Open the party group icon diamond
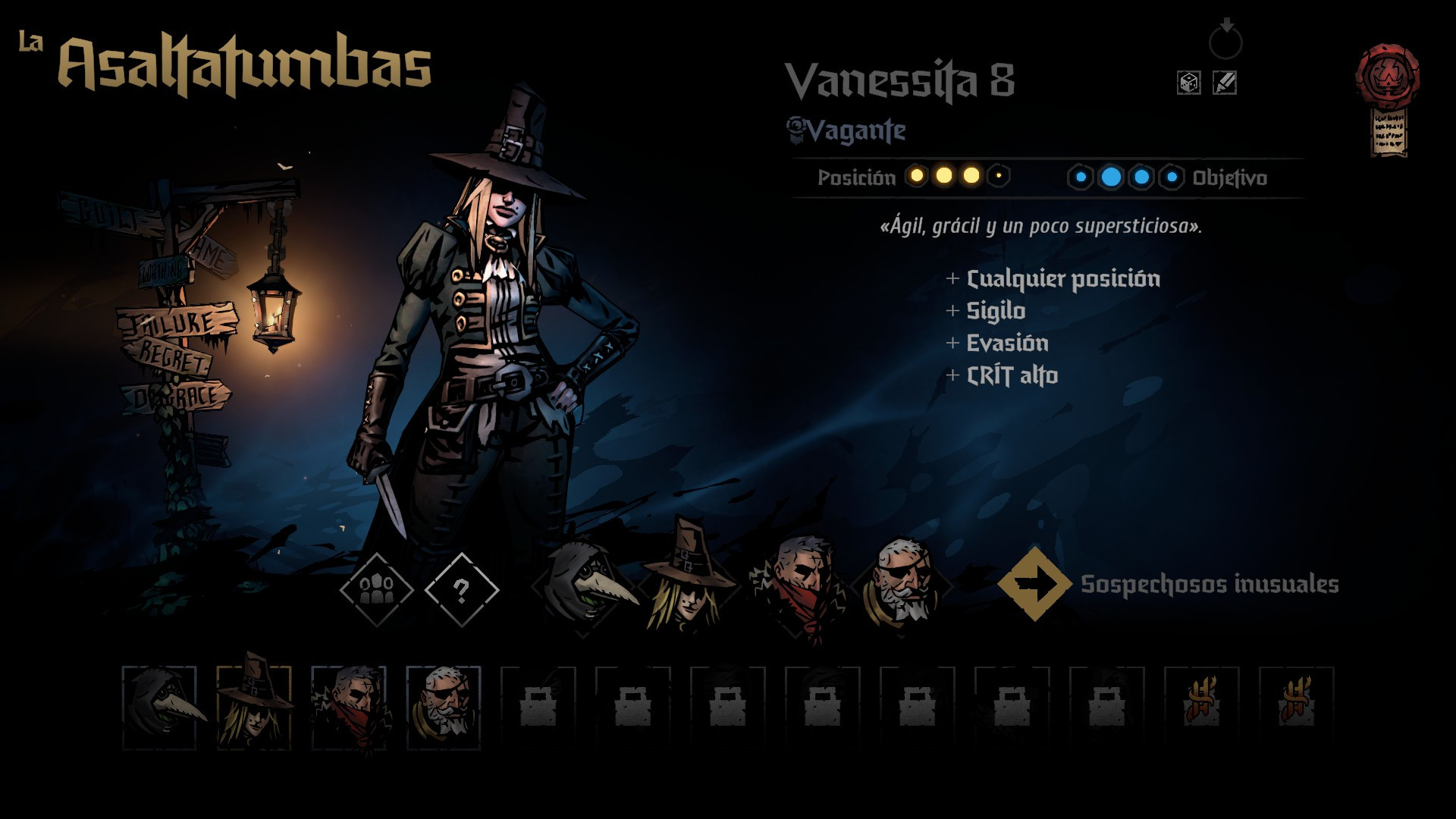 (x=376, y=589)
